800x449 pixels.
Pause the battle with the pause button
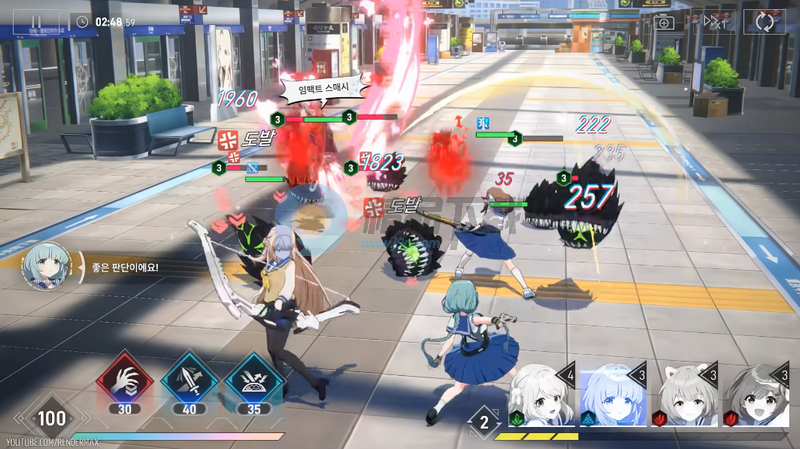coord(36,20)
